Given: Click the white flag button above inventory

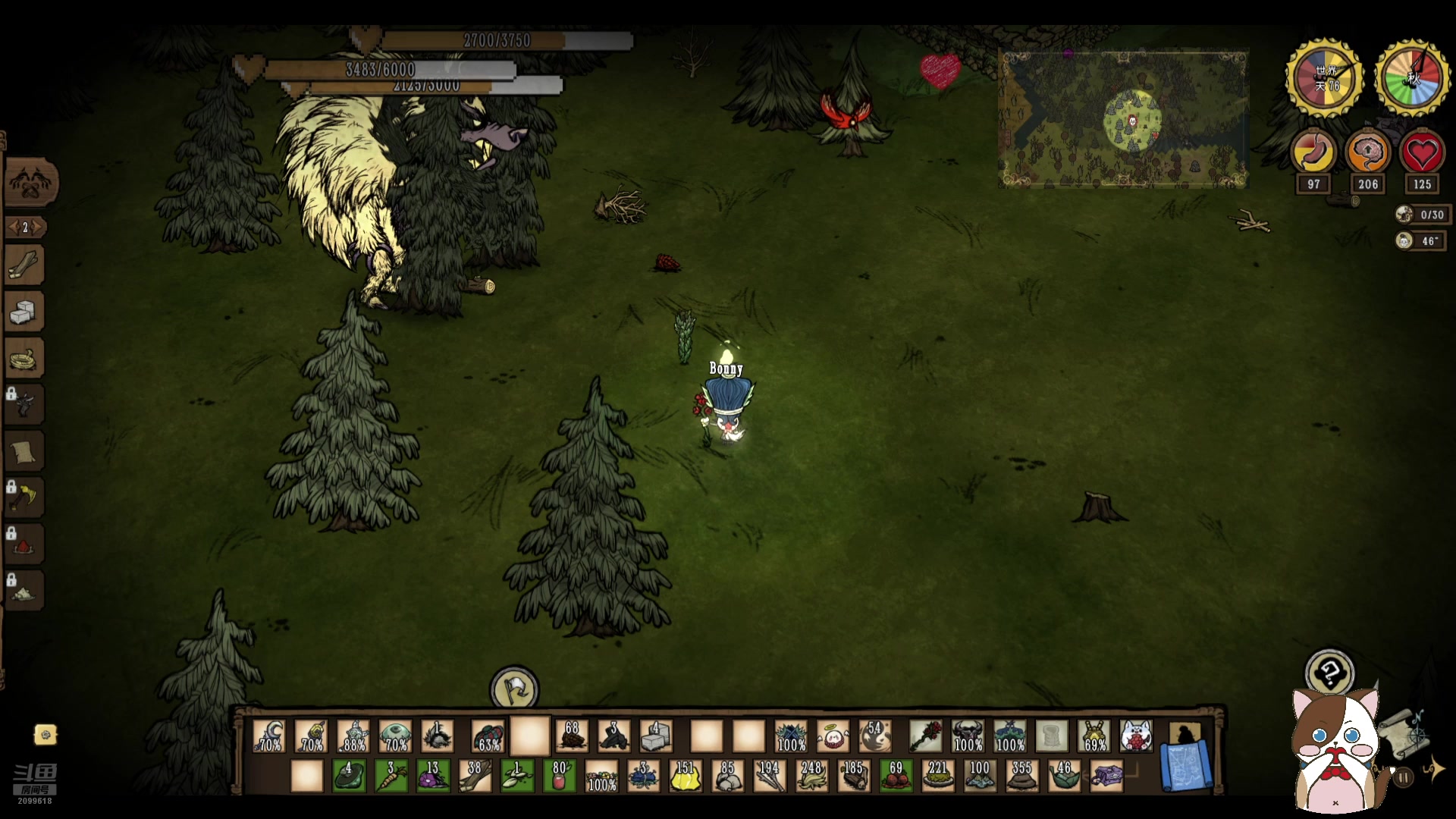Looking at the screenshot, I should (x=514, y=689).
